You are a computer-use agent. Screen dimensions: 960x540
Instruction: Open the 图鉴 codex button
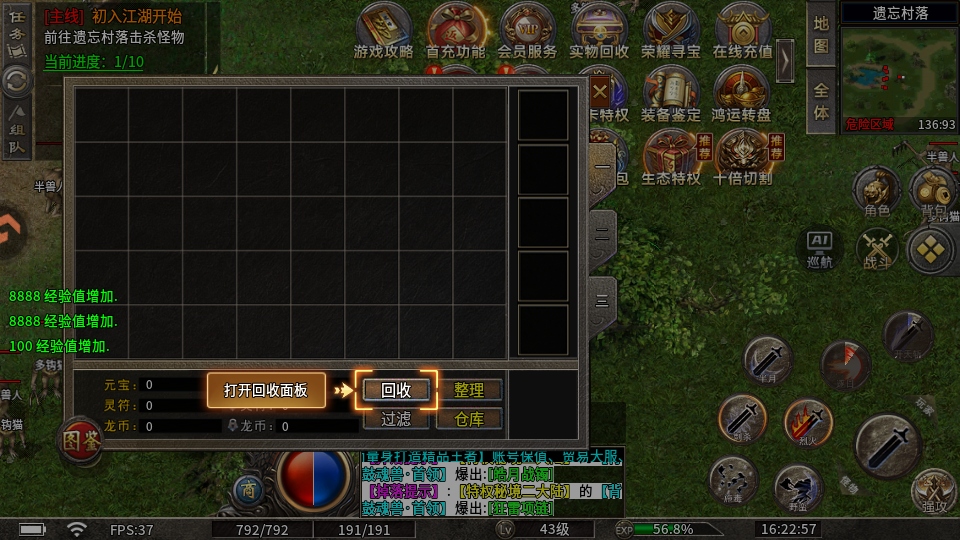[80, 440]
